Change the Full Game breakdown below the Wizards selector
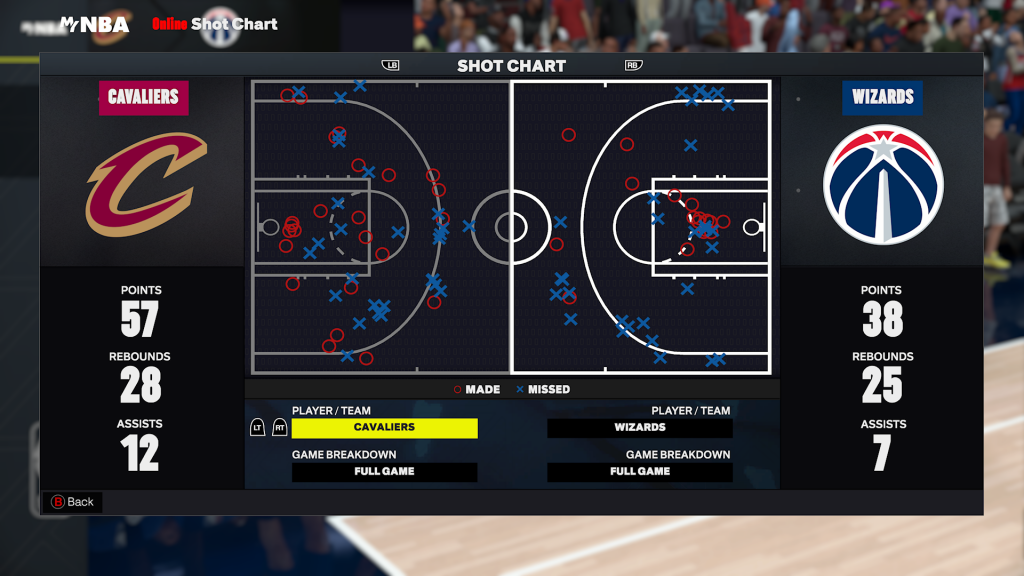Viewport: 1024px width, 576px height. pyautogui.click(x=640, y=472)
